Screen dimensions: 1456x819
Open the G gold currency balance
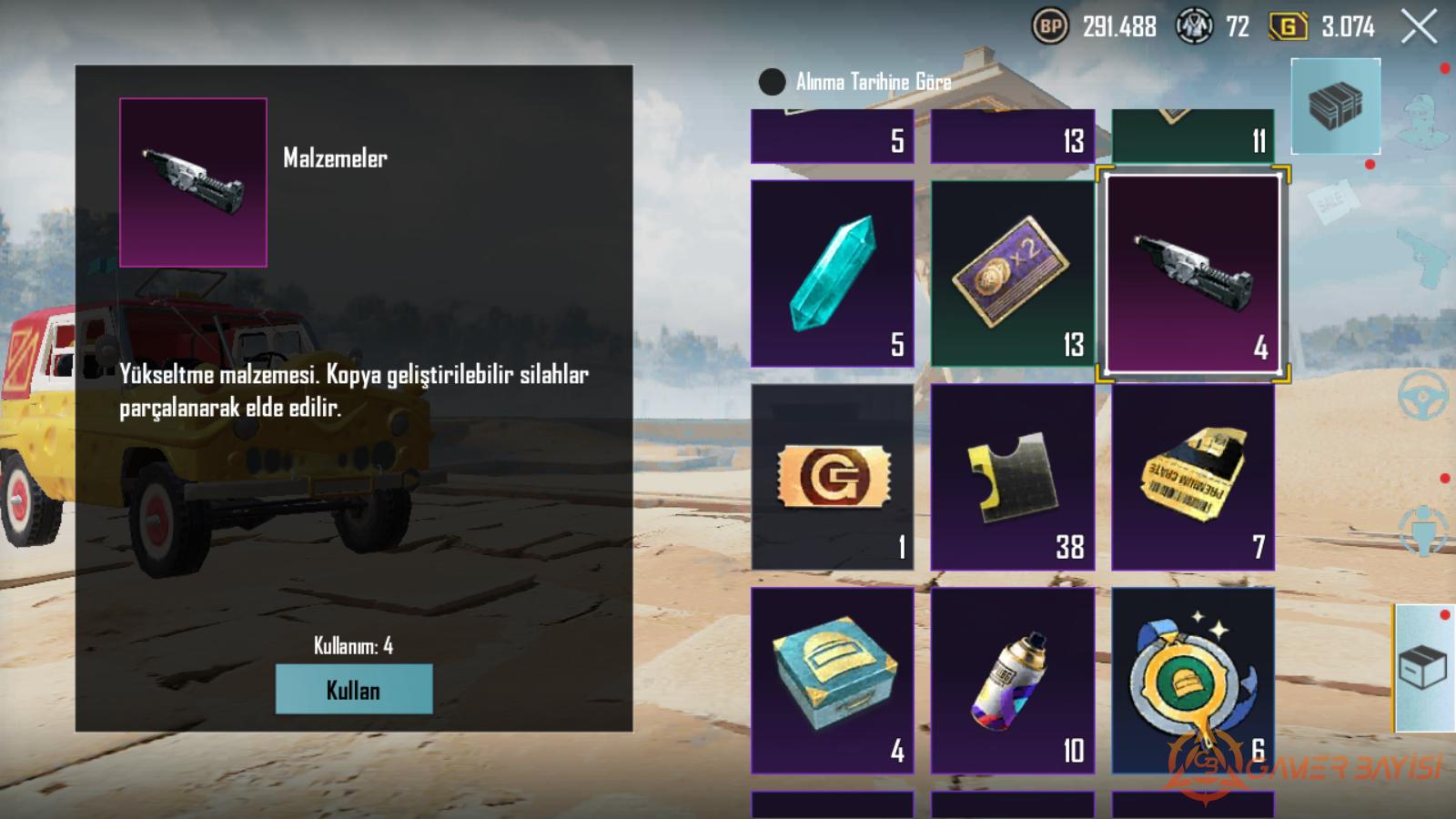pos(1321,27)
